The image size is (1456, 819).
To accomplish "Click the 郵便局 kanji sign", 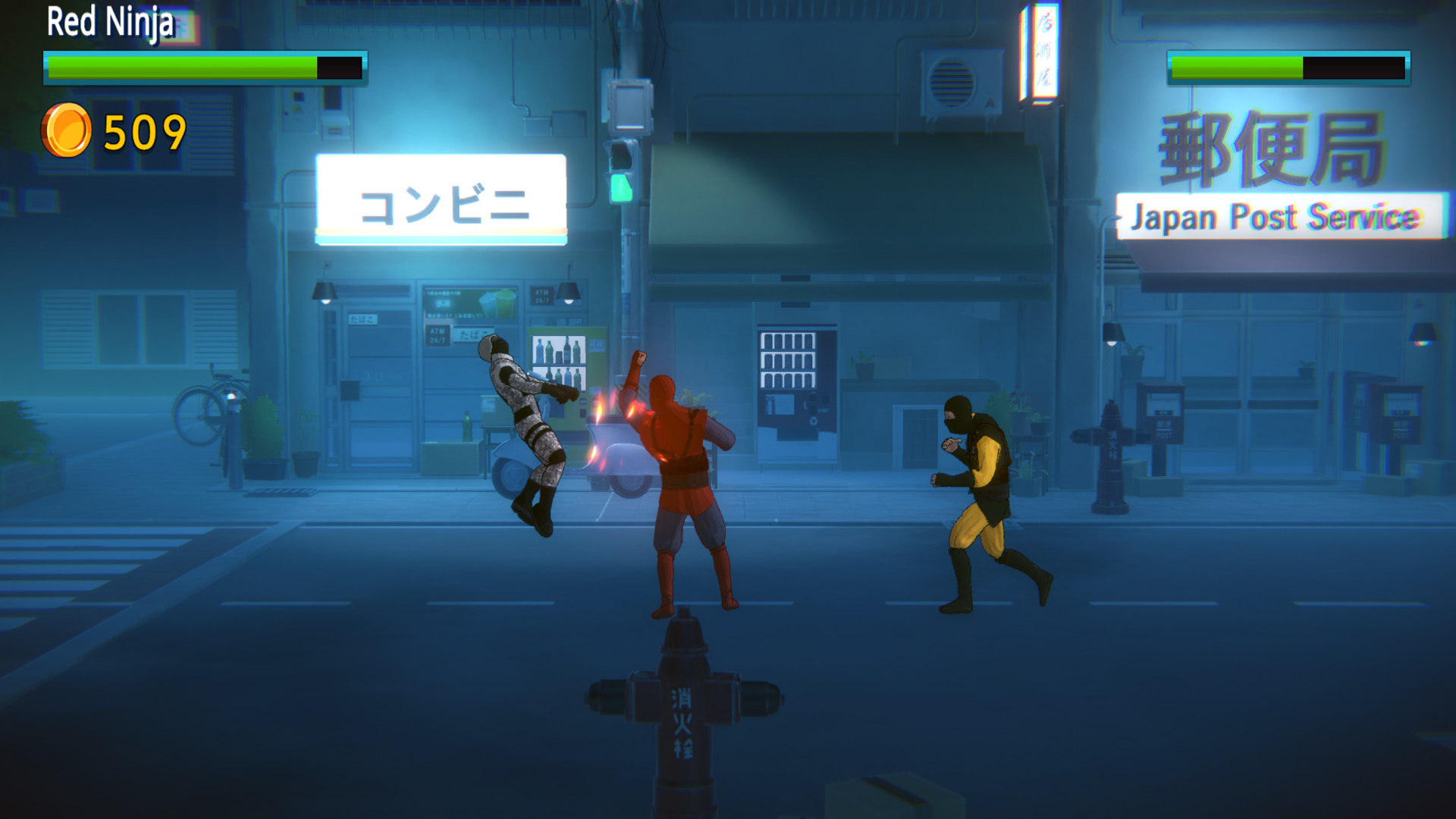I will click(1274, 148).
